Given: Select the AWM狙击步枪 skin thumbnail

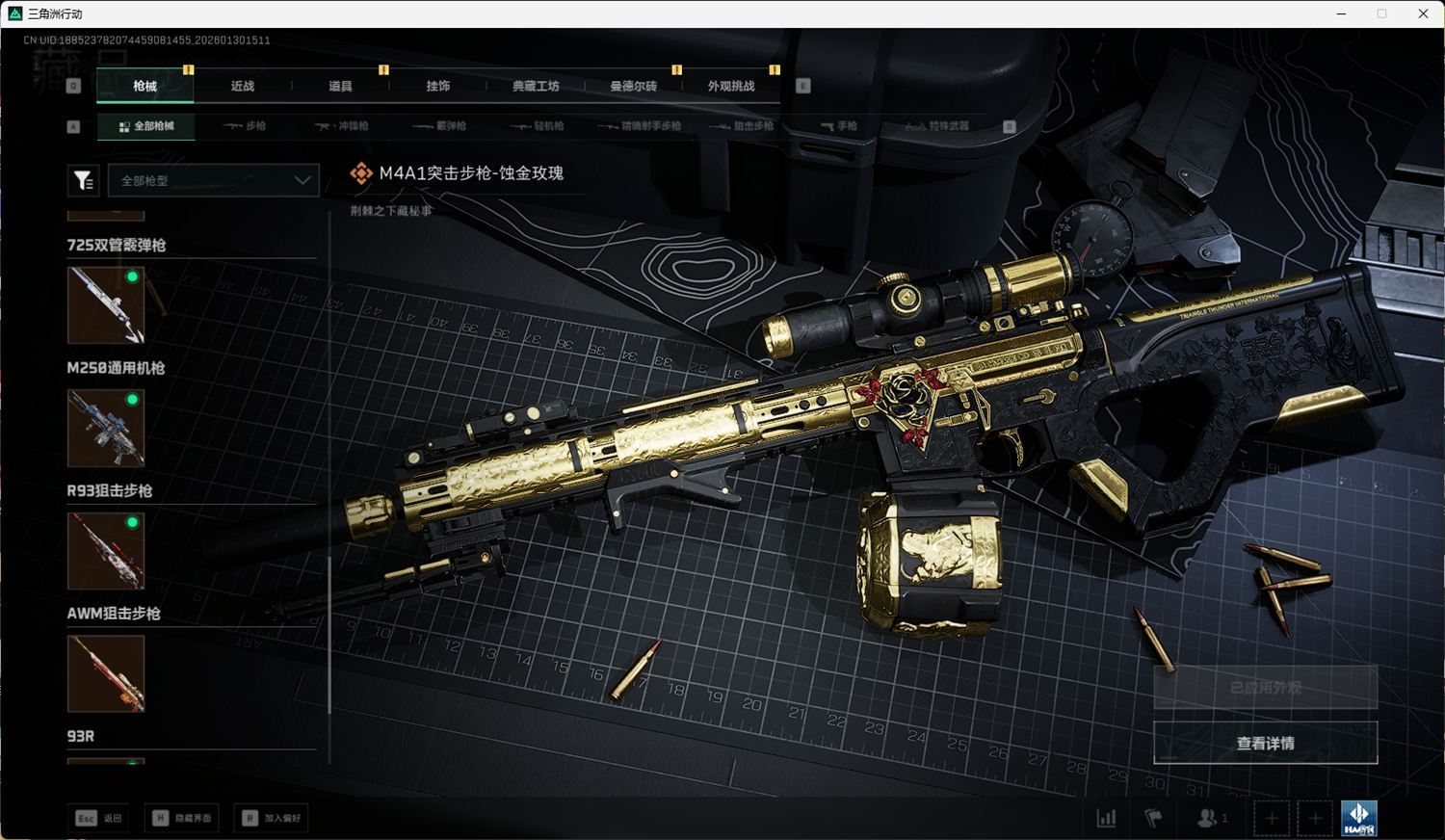Looking at the screenshot, I should [106, 673].
